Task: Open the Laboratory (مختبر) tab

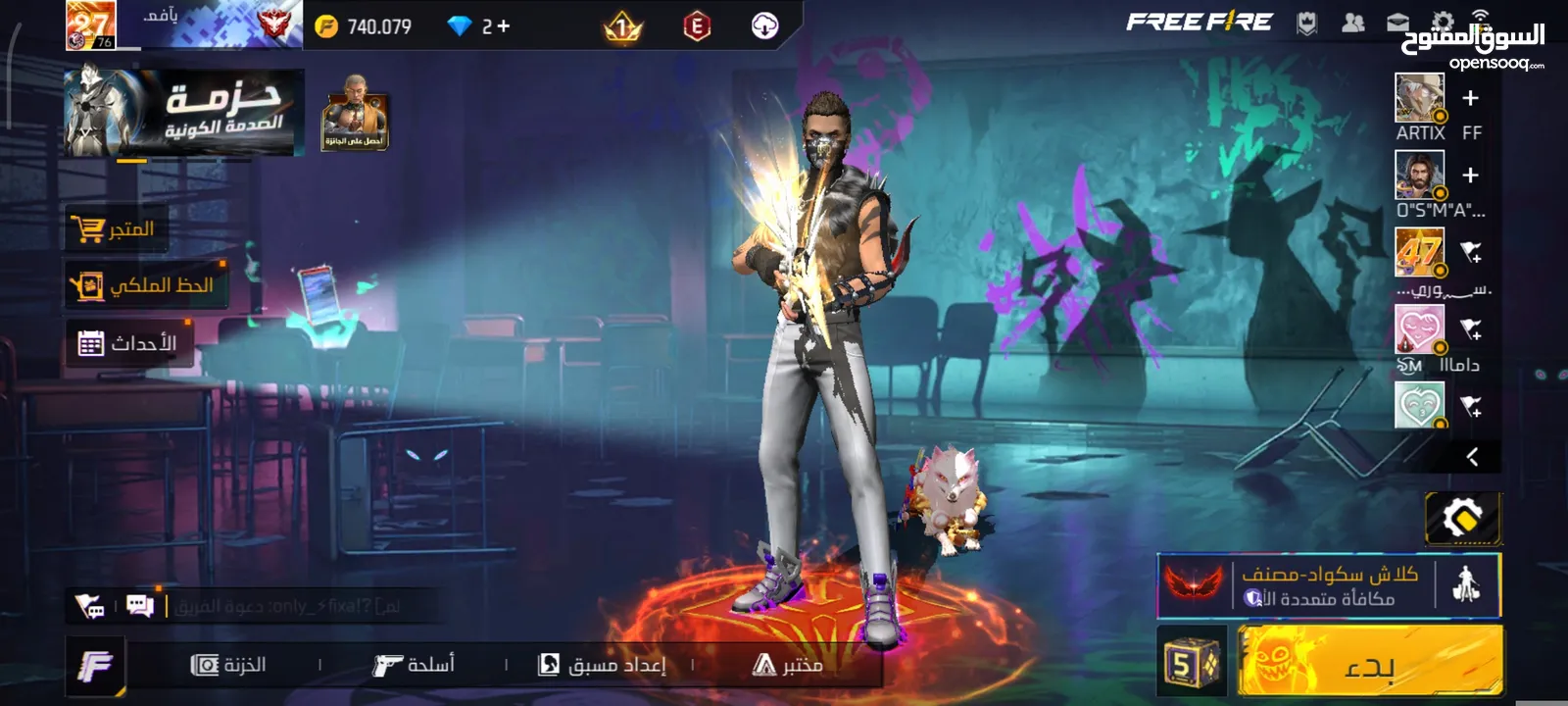Action: pos(788,665)
